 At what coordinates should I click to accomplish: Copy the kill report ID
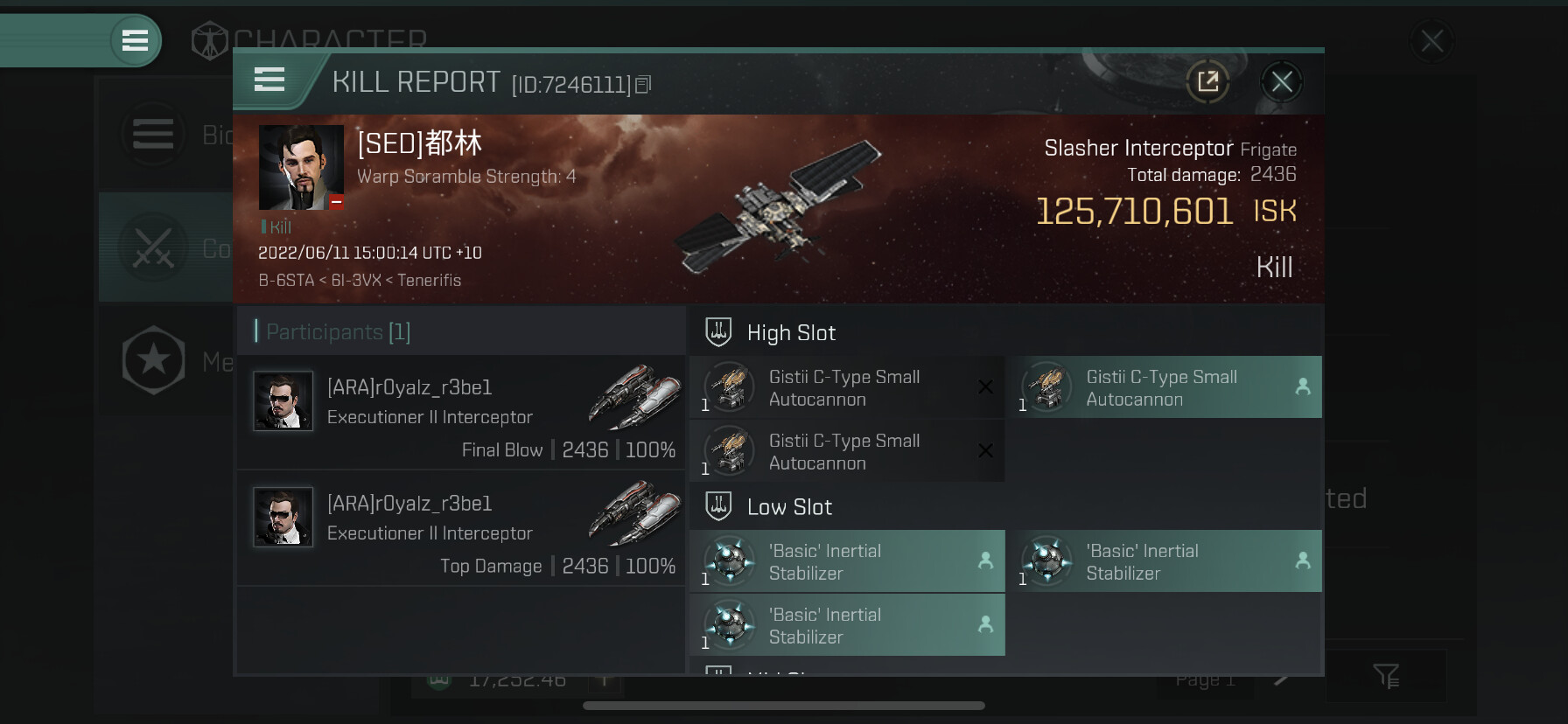pos(643,85)
